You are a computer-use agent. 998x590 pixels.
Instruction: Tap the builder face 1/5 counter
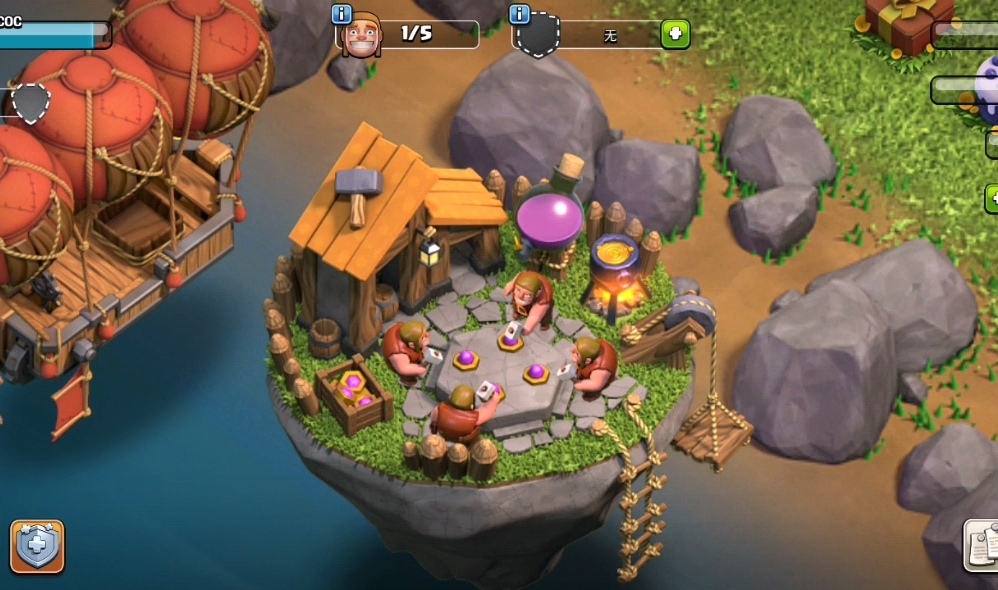(x=408, y=34)
